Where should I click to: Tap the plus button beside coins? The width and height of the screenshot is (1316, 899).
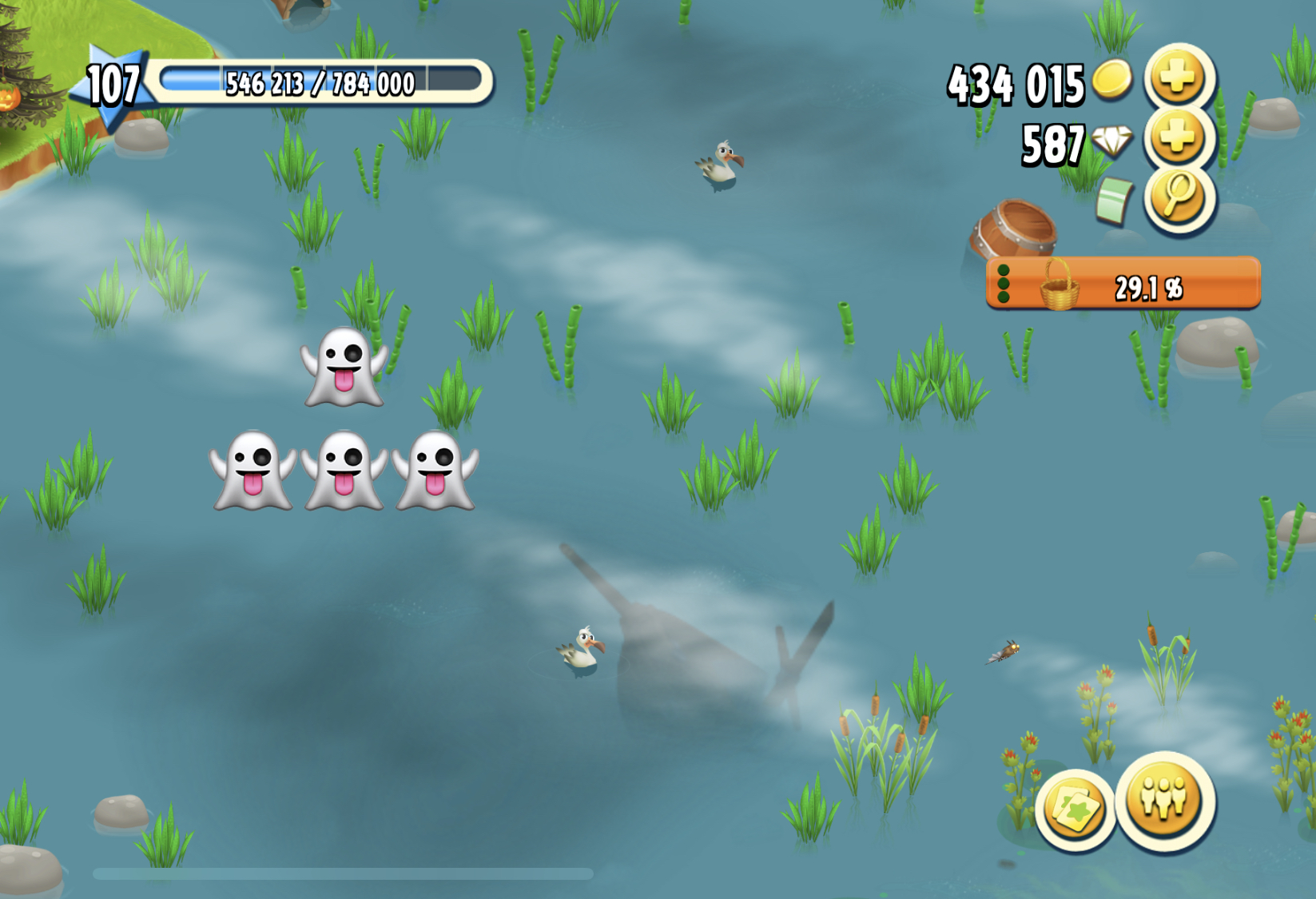tap(1179, 78)
